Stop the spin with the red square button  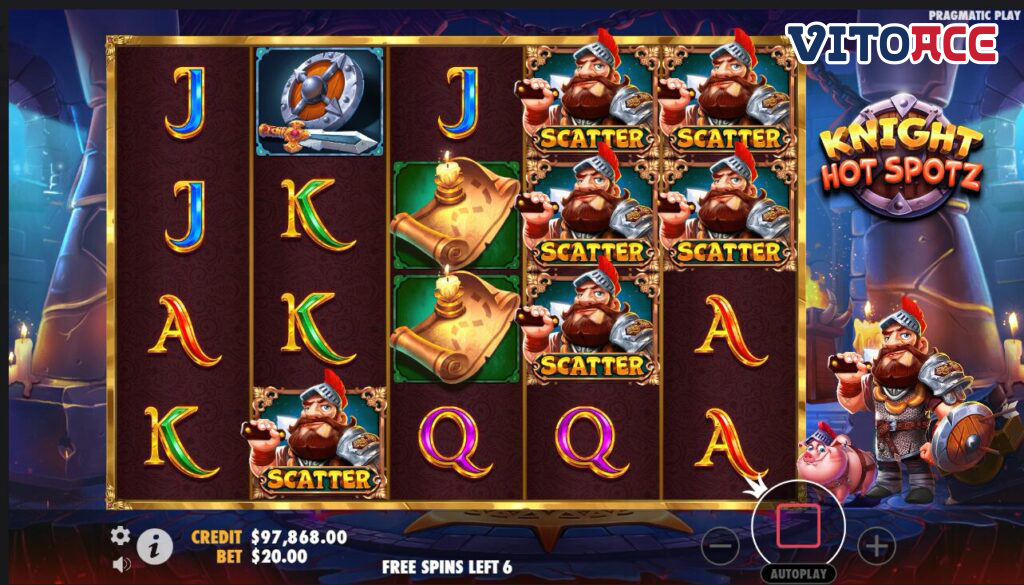coord(798,526)
